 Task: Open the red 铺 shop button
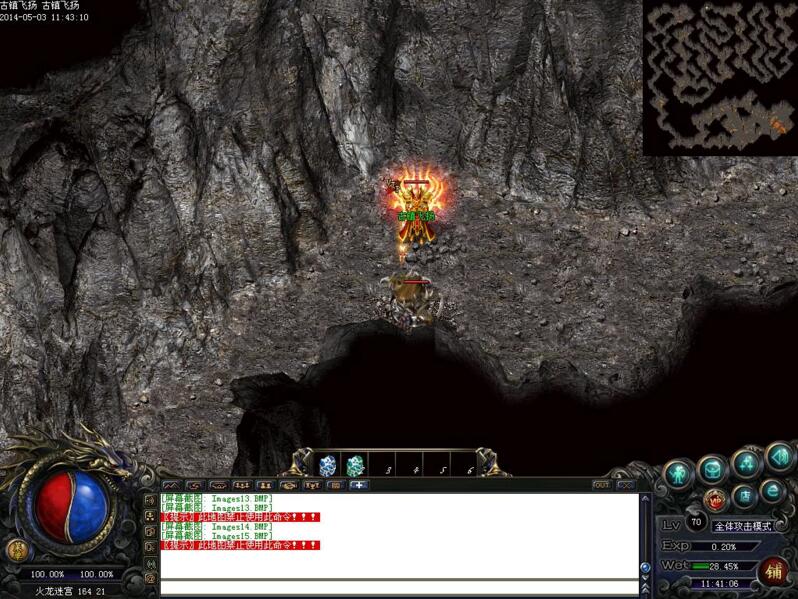pos(772,571)
